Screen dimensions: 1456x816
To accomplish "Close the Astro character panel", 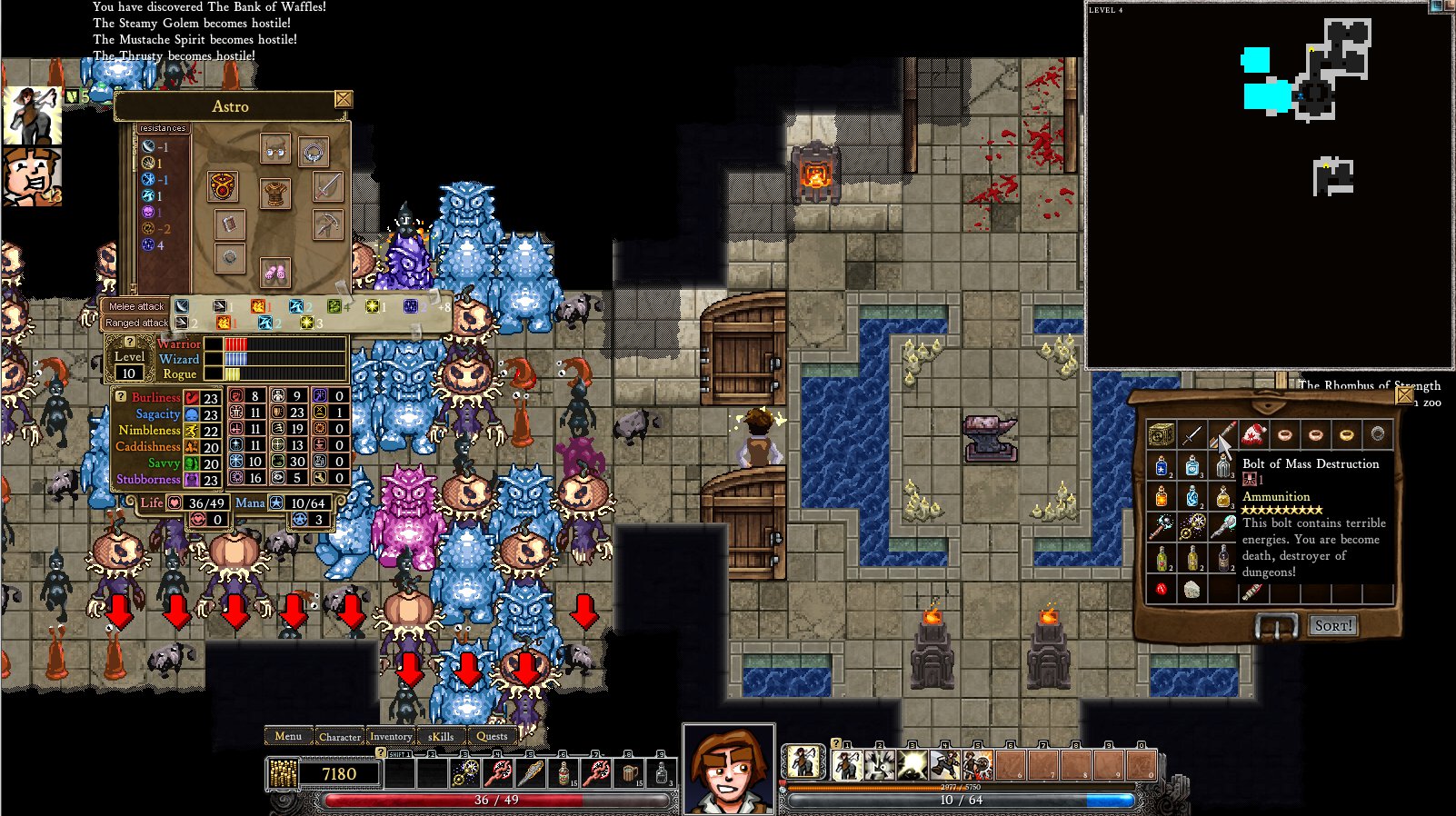I will pyautogui.click(x=344, y=99).
